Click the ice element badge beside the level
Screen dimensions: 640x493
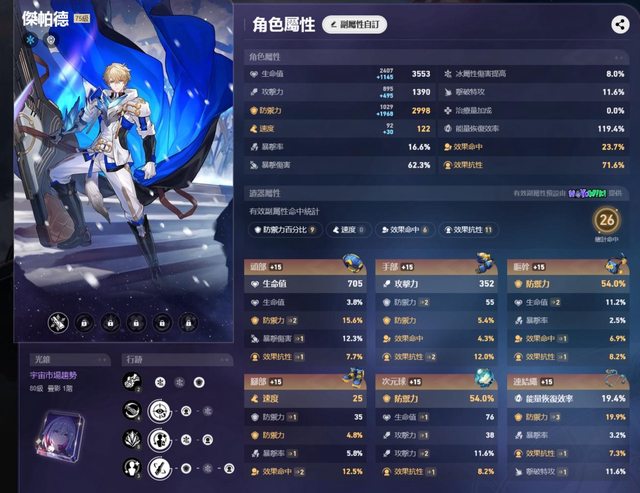31,41
